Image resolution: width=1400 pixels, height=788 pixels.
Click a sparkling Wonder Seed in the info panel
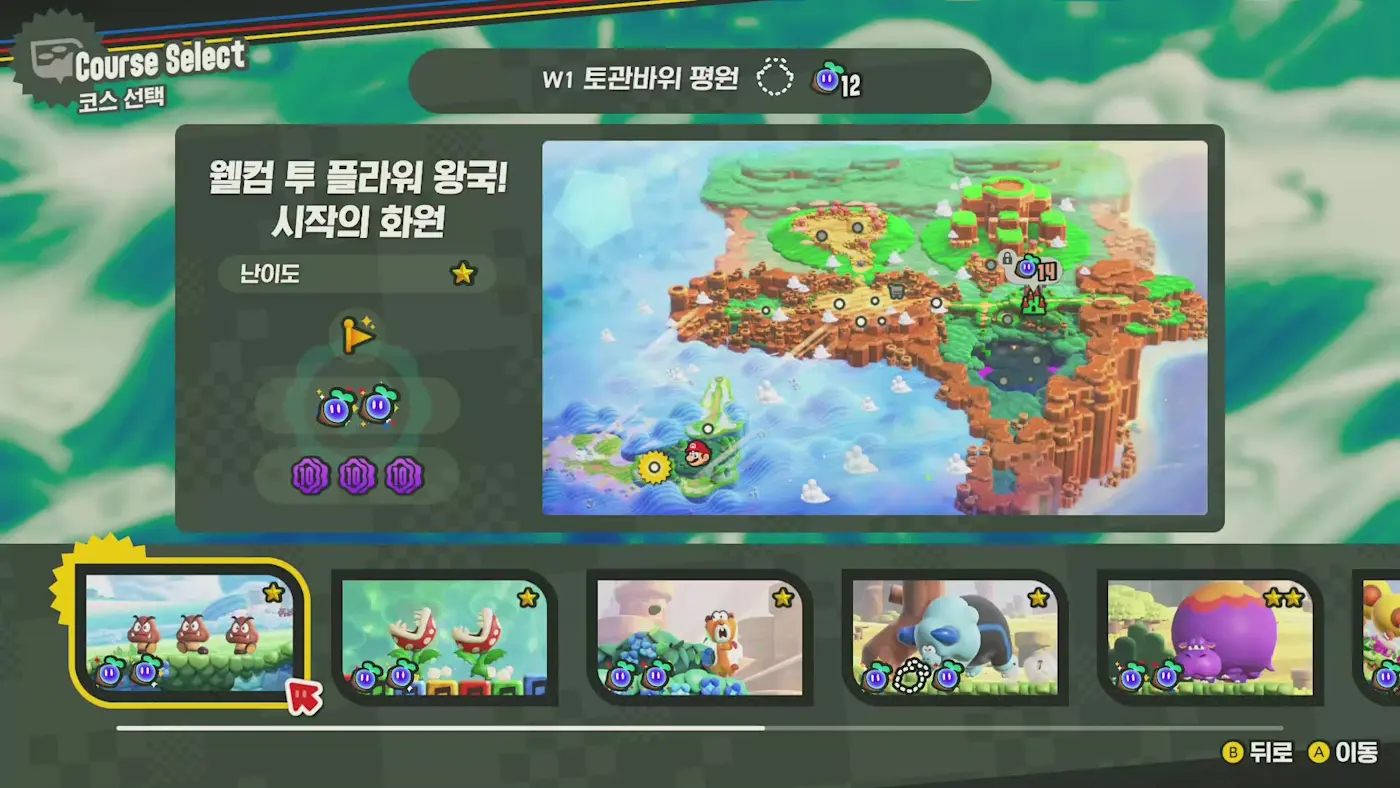(338, 405)
